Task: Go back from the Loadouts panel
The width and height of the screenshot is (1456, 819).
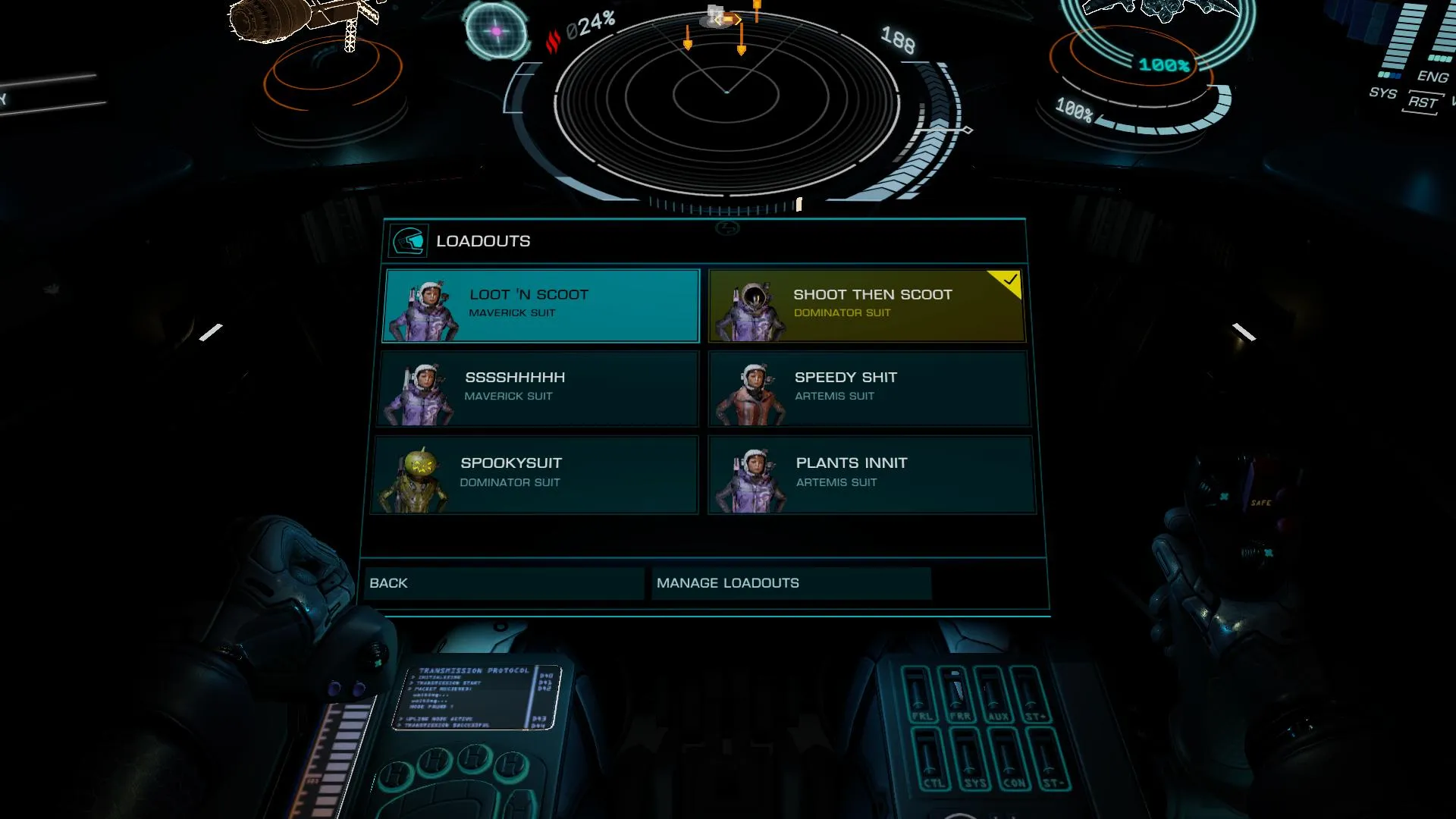Action: (504, 583)
